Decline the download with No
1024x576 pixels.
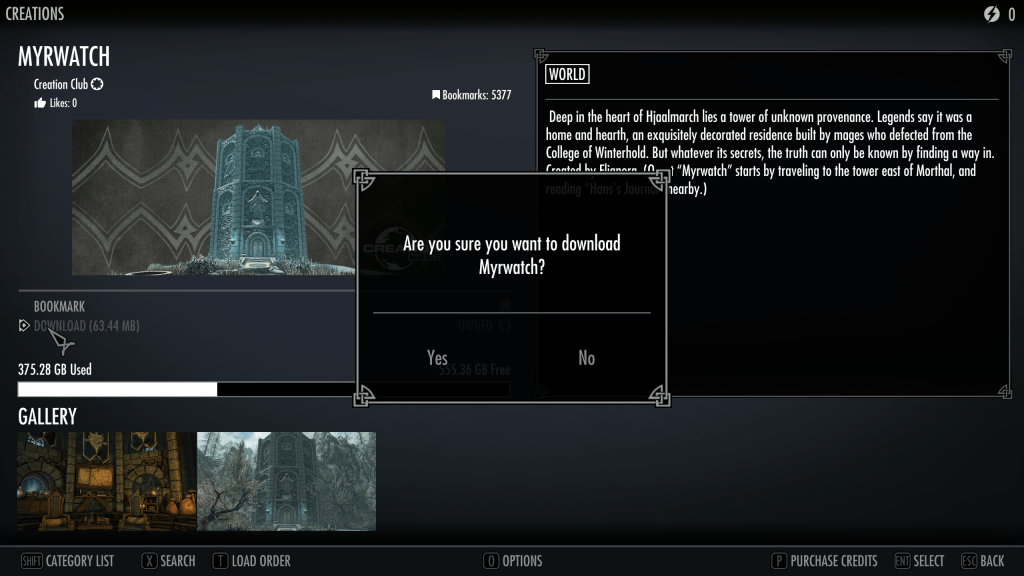587,358
